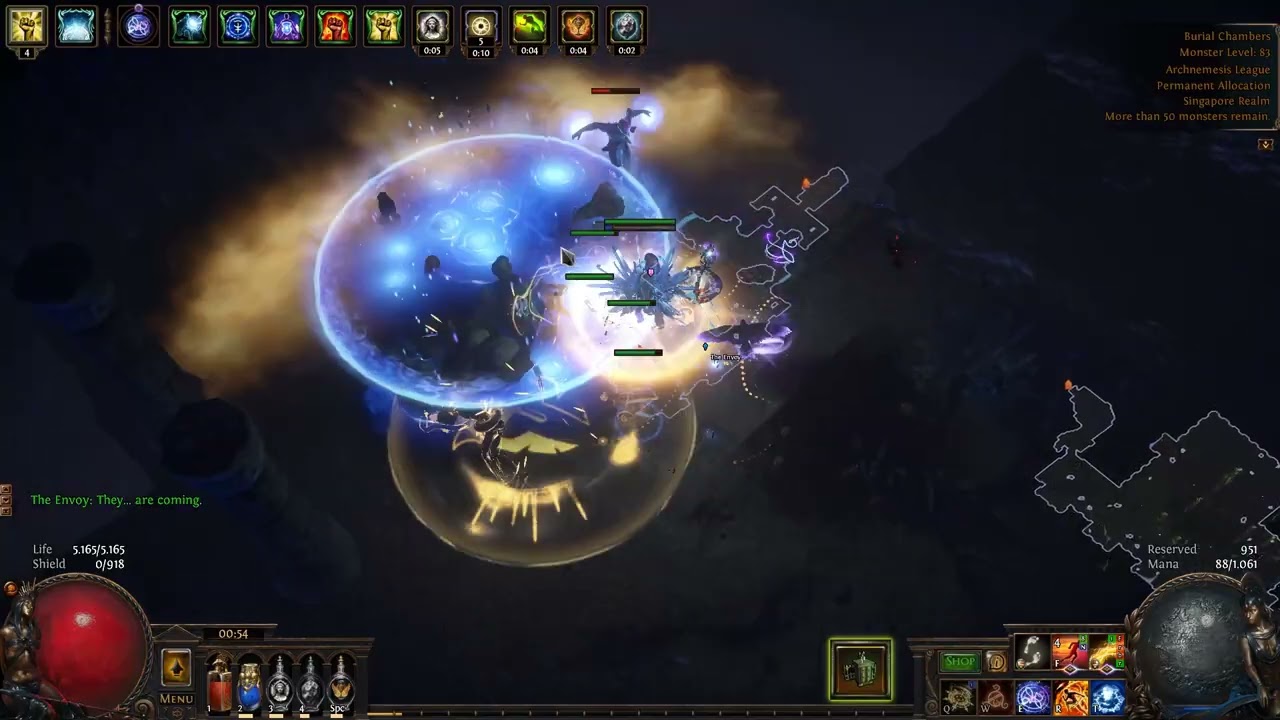The width and height of the screenshot is (1280, 720).
Task: Click the level-up arrow button above Menu
Action: (x=176, y=668)
